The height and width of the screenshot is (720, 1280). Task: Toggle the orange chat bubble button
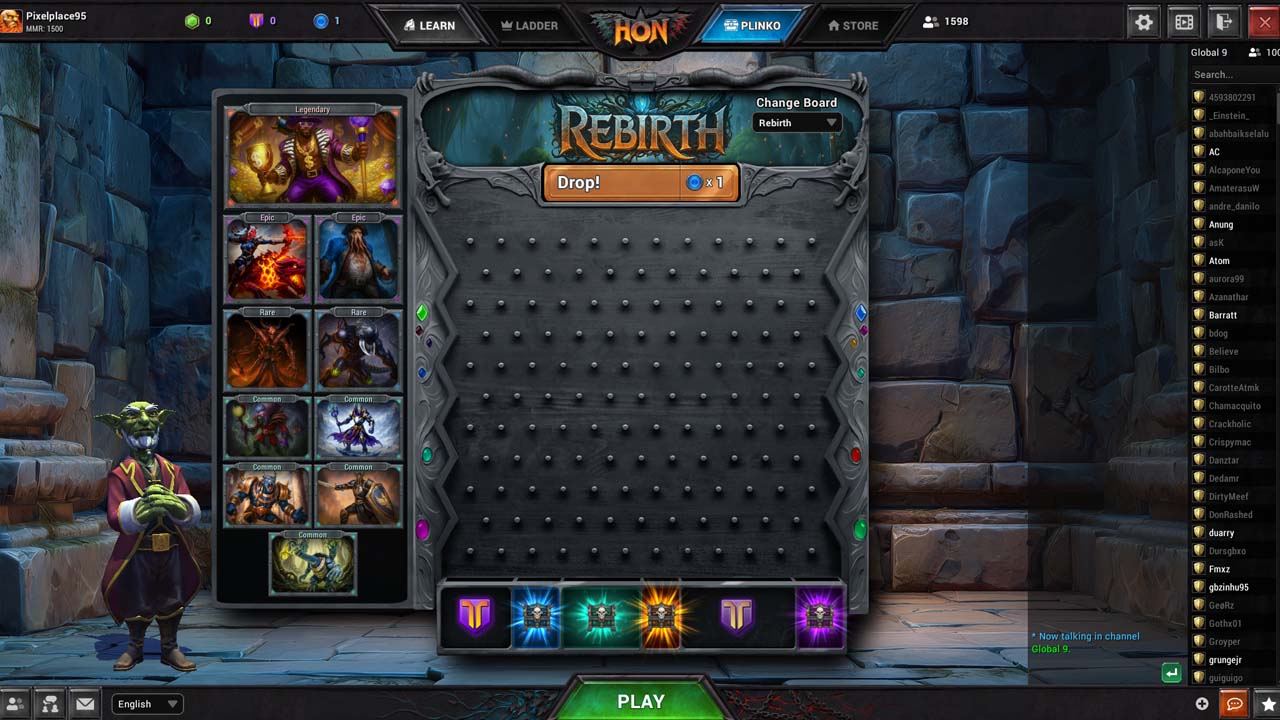[x=1235, y=704]
